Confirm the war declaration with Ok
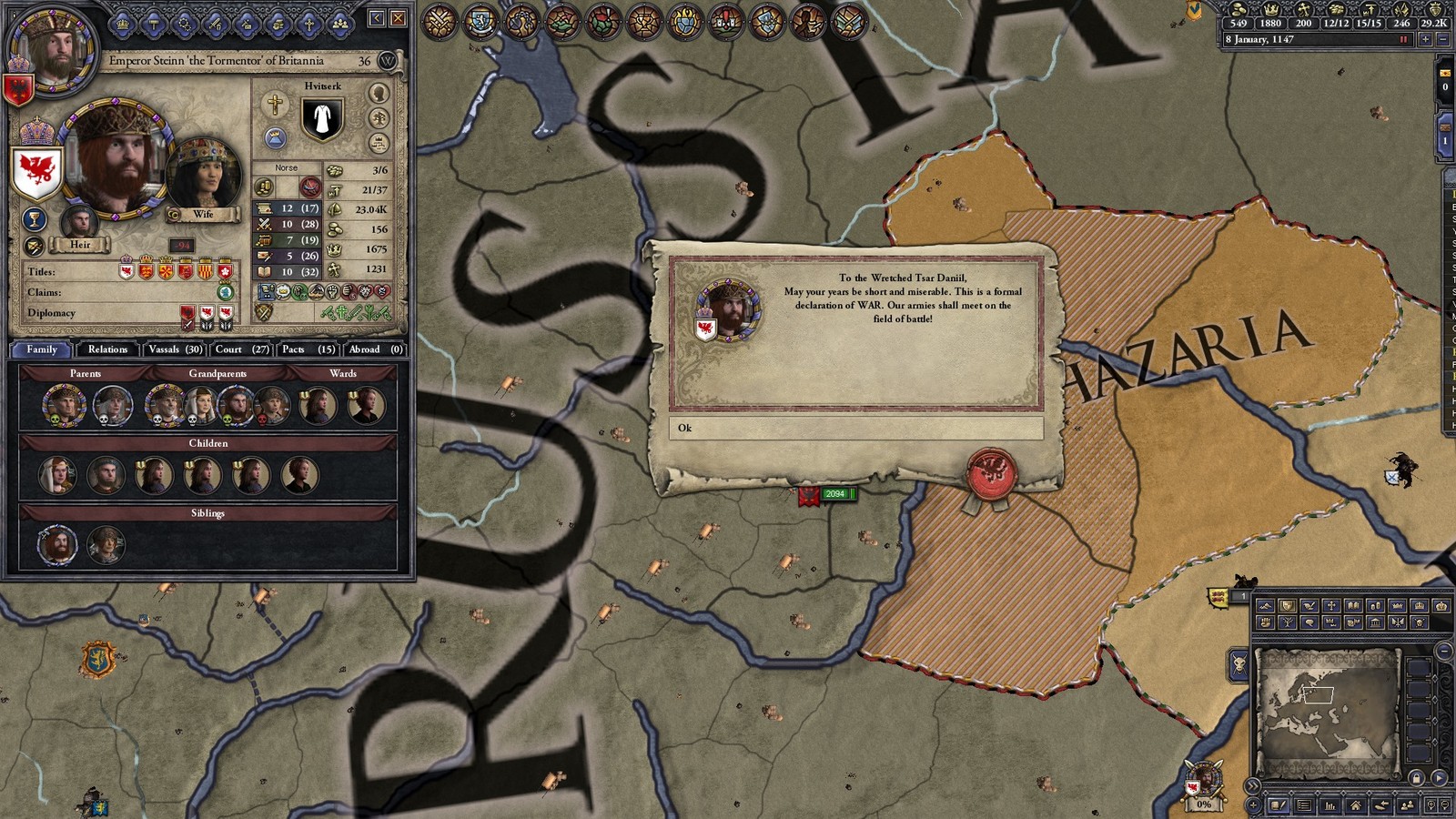Viewport: 1456px width, 819px height. [855, 428]
